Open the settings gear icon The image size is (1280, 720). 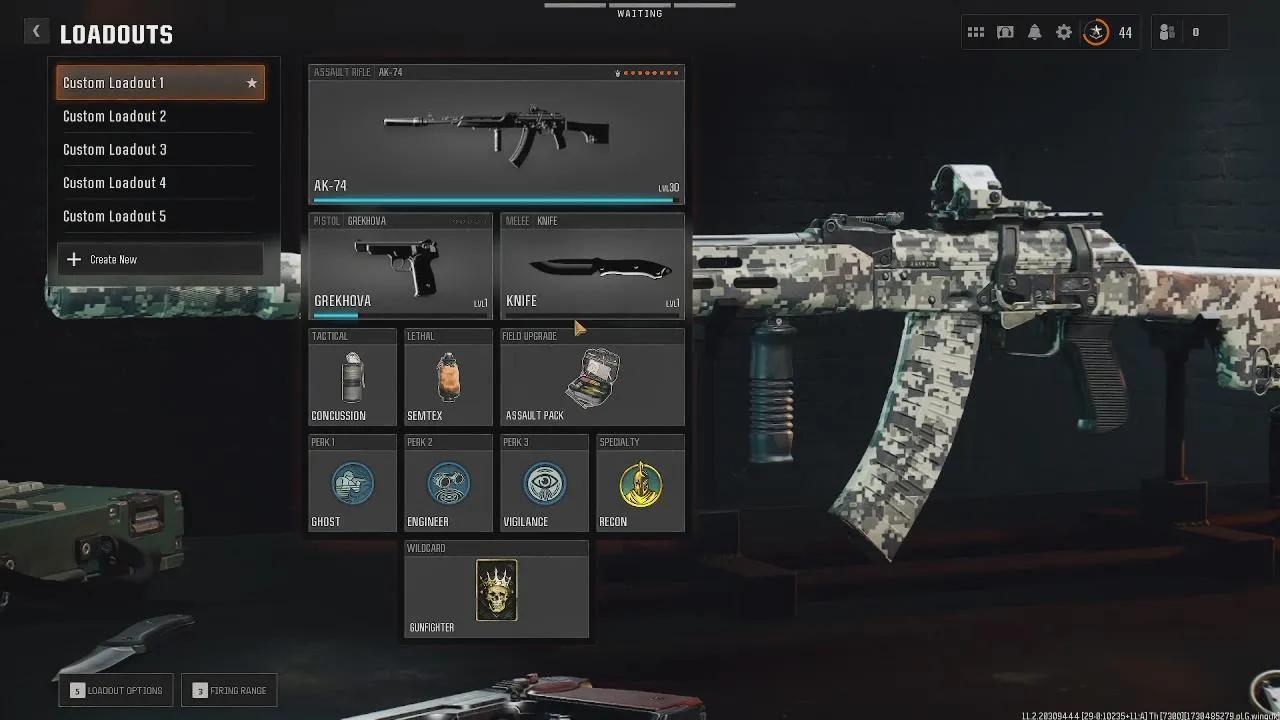[x=1064, y=32]
